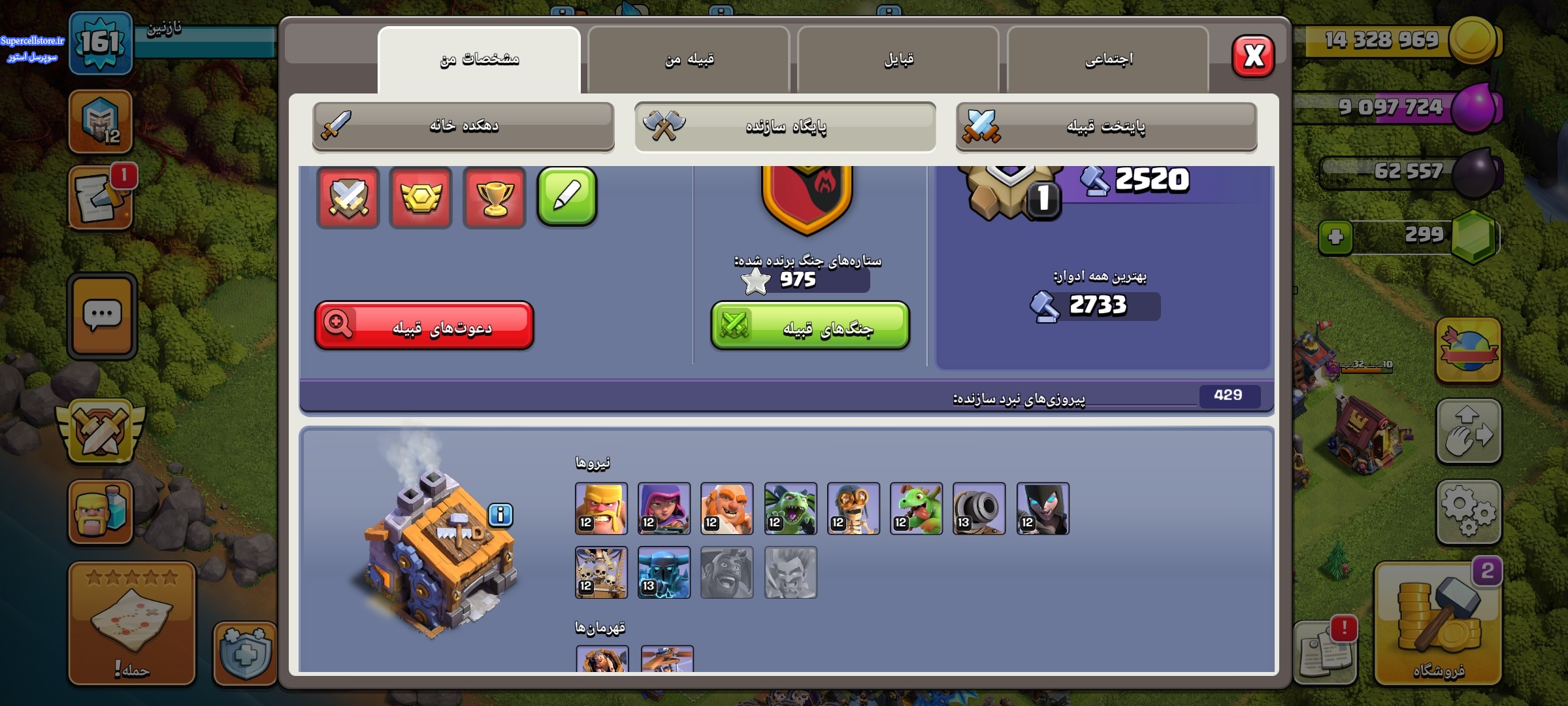
Task: Start an attack with the حمله! button
Action: pyautogui.click(x=132, y=624)
